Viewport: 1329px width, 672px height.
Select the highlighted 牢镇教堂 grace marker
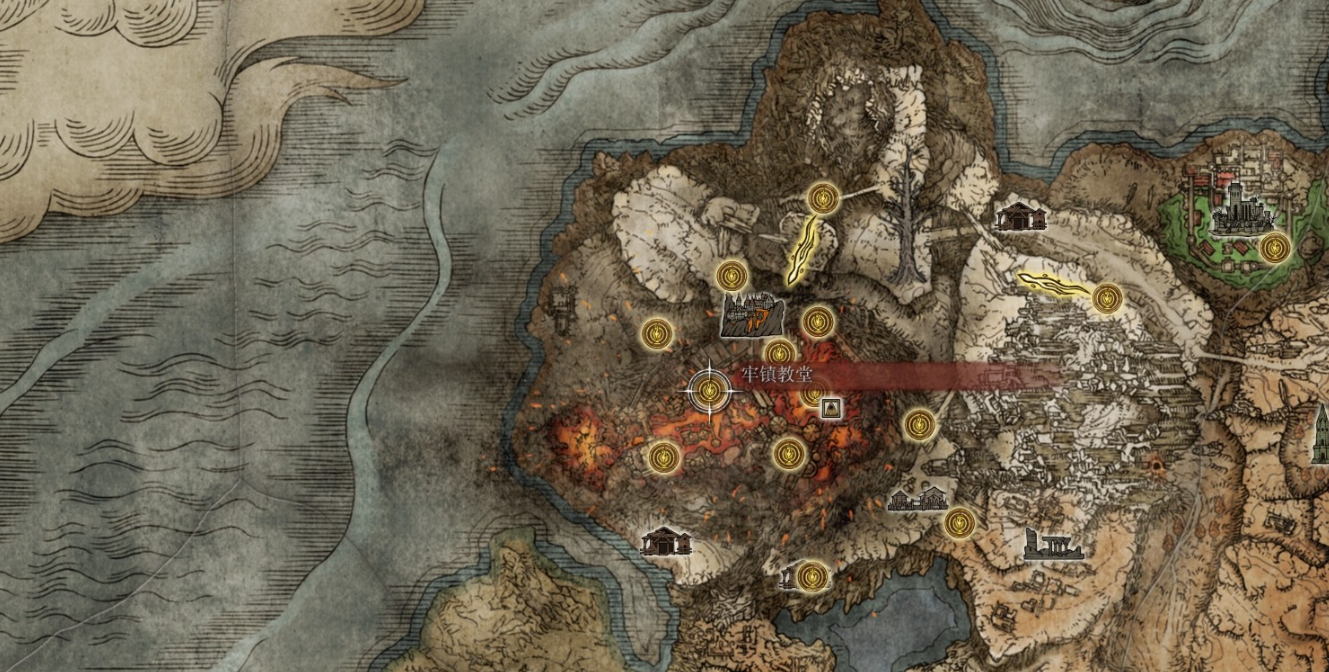pyautogui.click(x=710, y=390)
